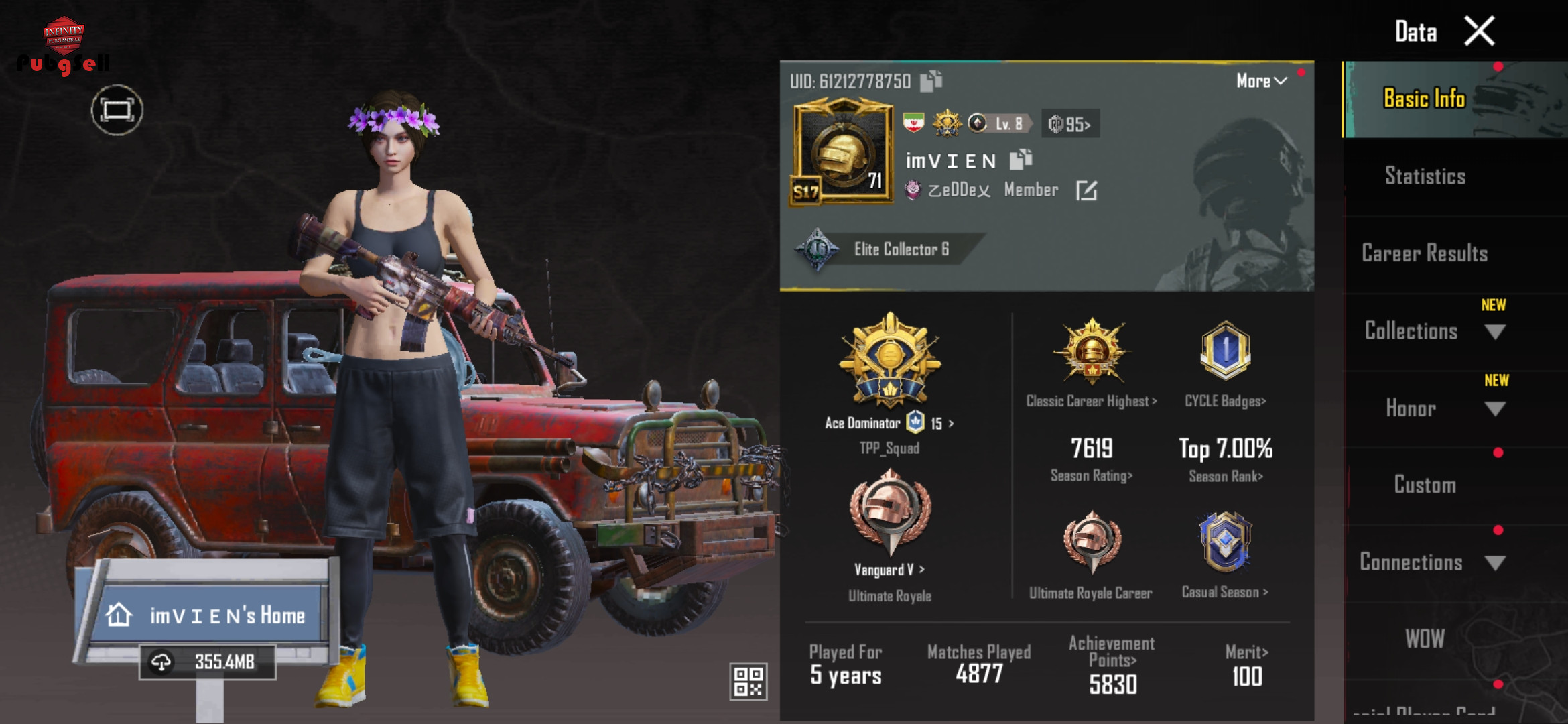This screenshot has height=724, width=1568.
Task: Open Ace Dominator TPP_Squad rank details
Action: 890,375
